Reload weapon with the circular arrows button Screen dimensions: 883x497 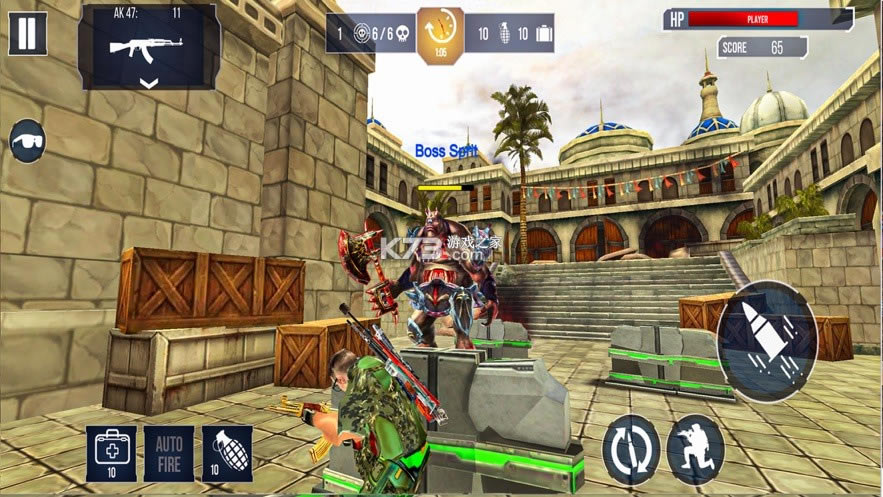(631, 450)
